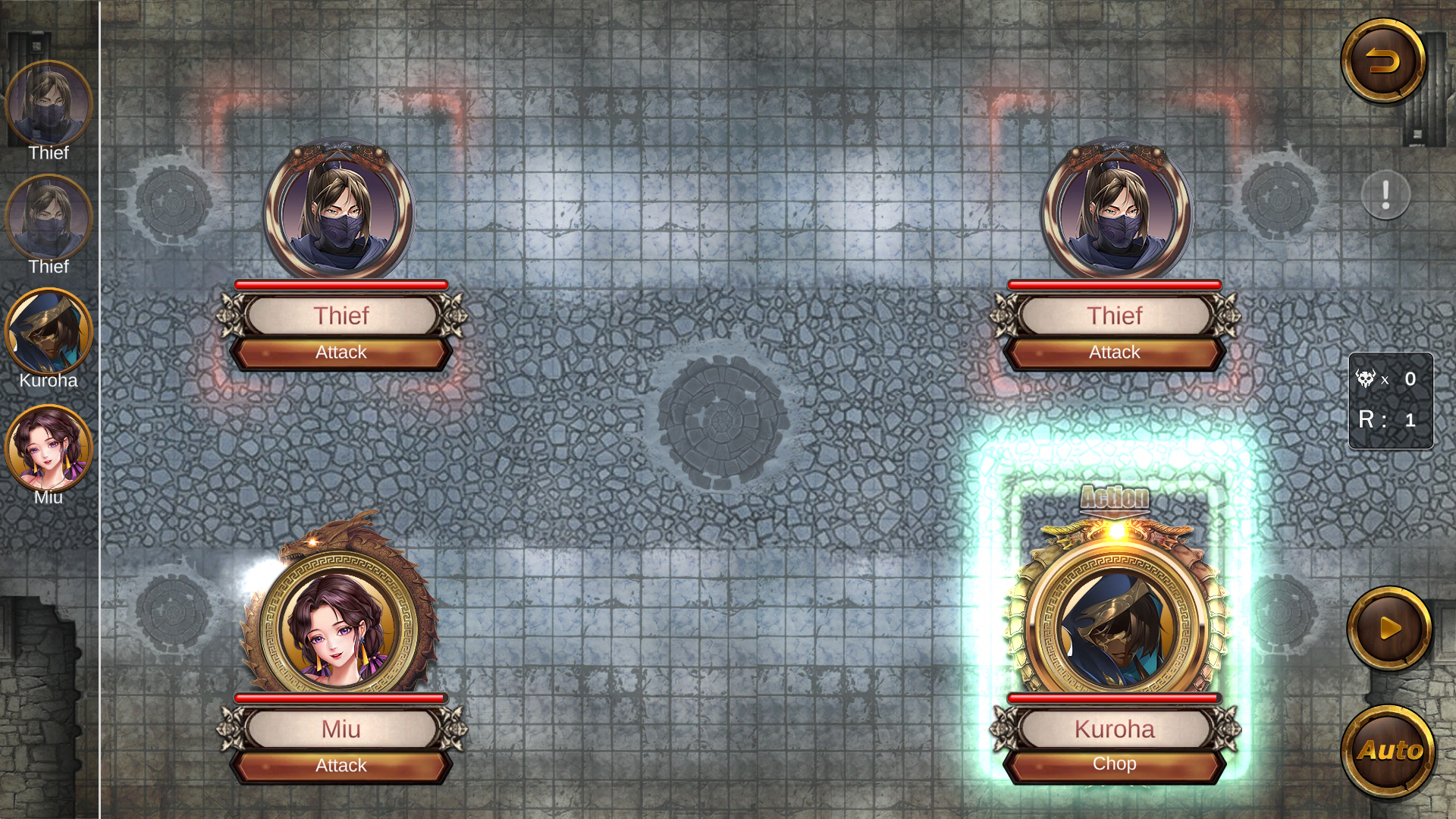Start the round with the play button

(x=1389, y=629)
